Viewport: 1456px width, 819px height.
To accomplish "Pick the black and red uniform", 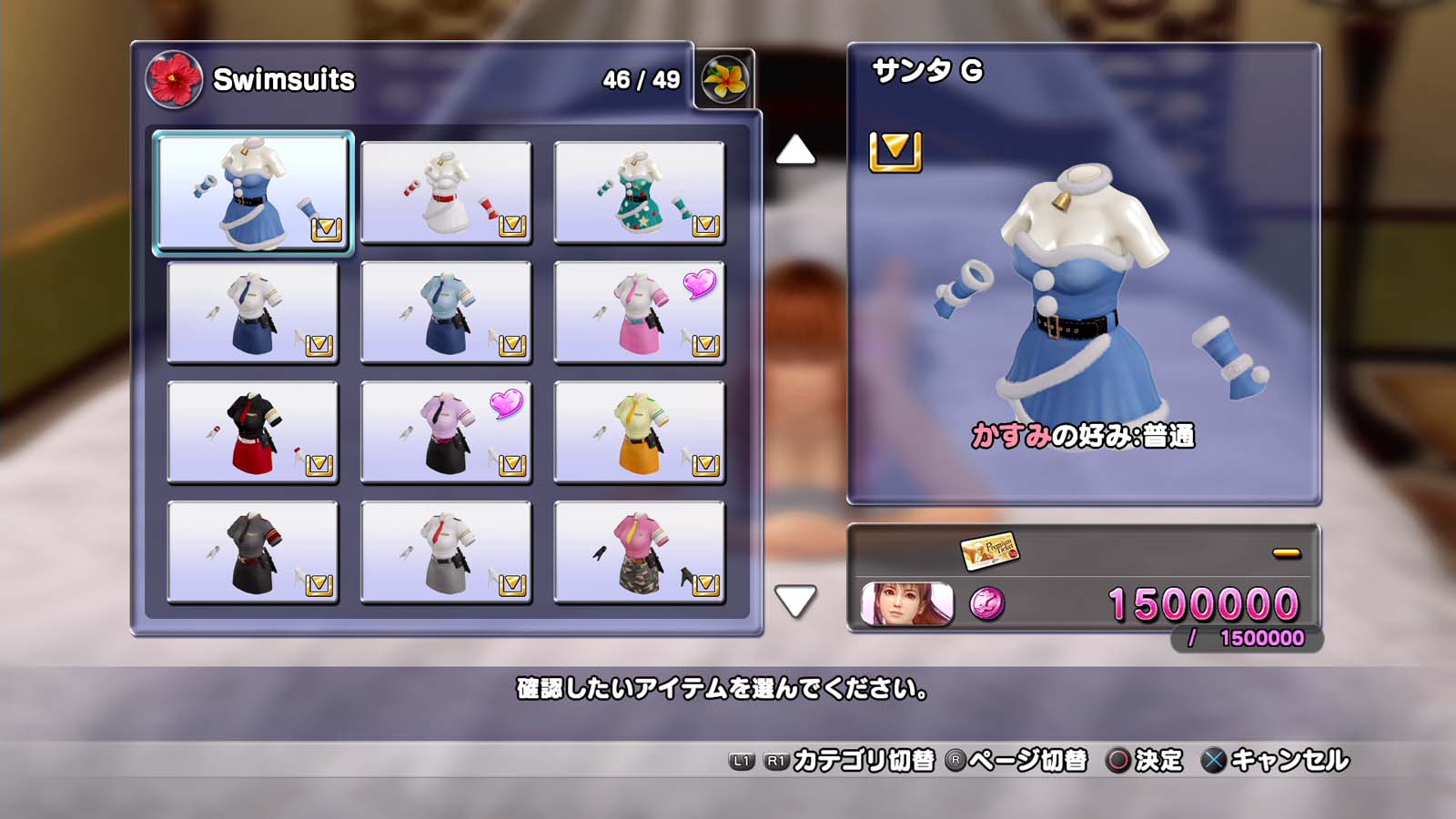I will click(253, 432).
